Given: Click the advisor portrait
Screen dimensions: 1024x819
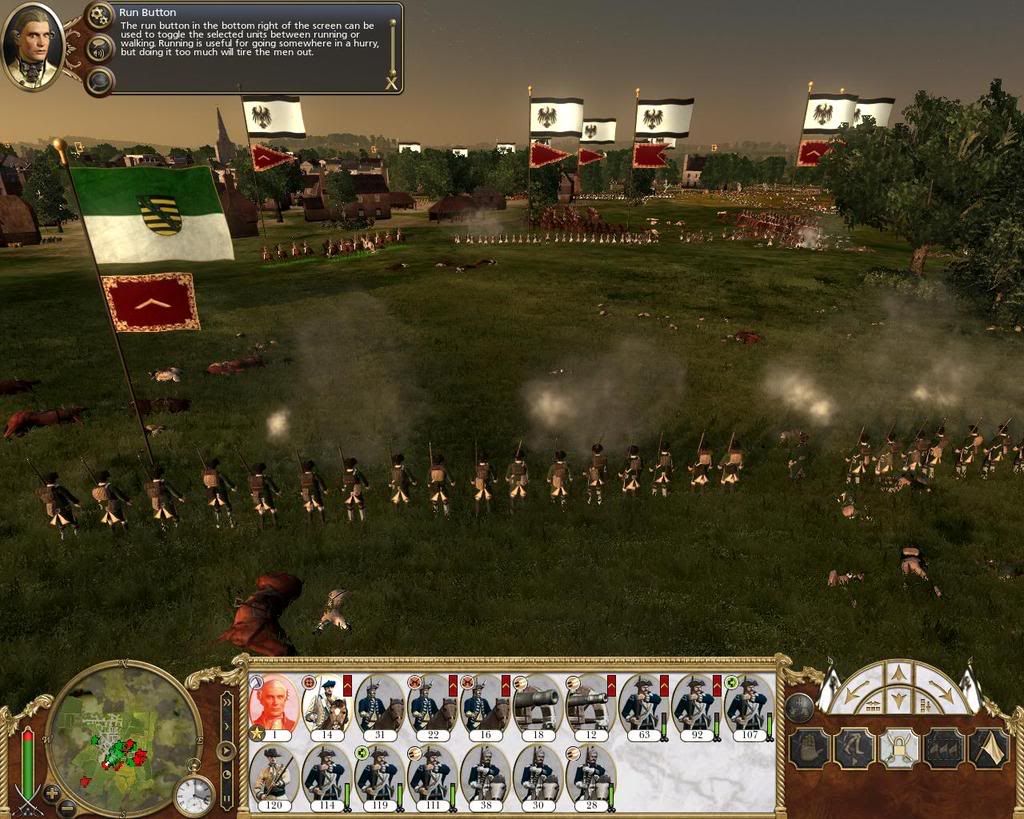Looking at the screenshot, I should click(x=33, y=45).
